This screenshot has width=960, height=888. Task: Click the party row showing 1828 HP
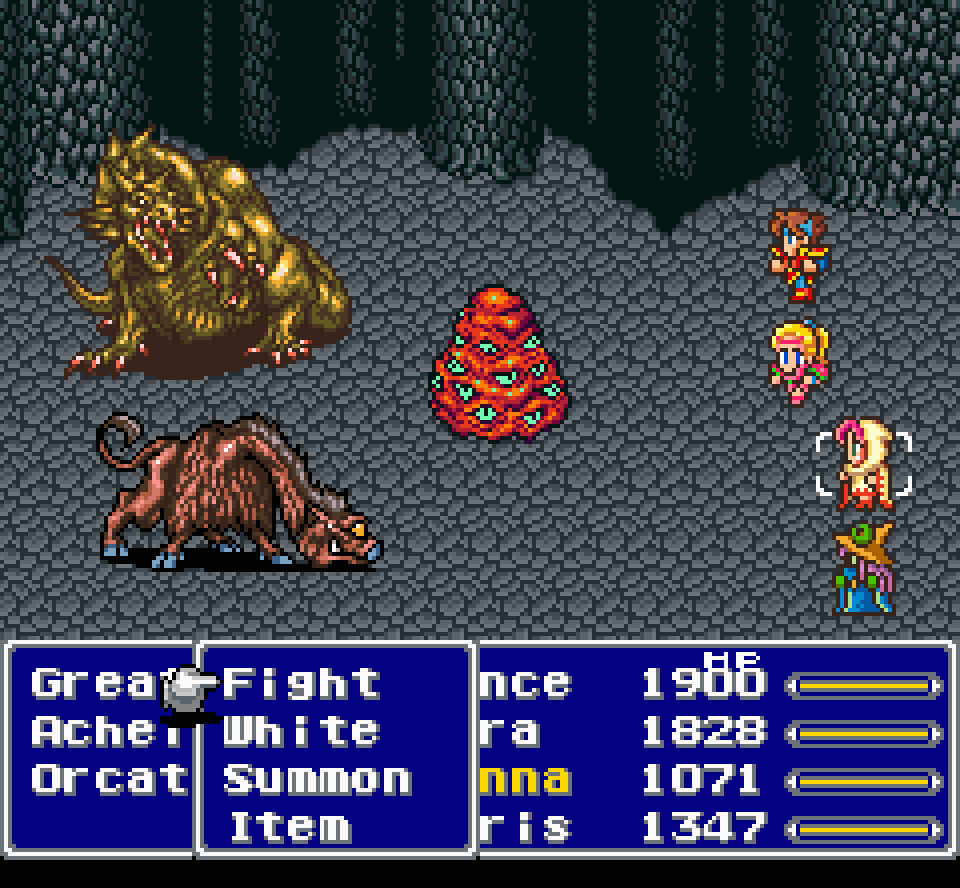pos(710,732)
